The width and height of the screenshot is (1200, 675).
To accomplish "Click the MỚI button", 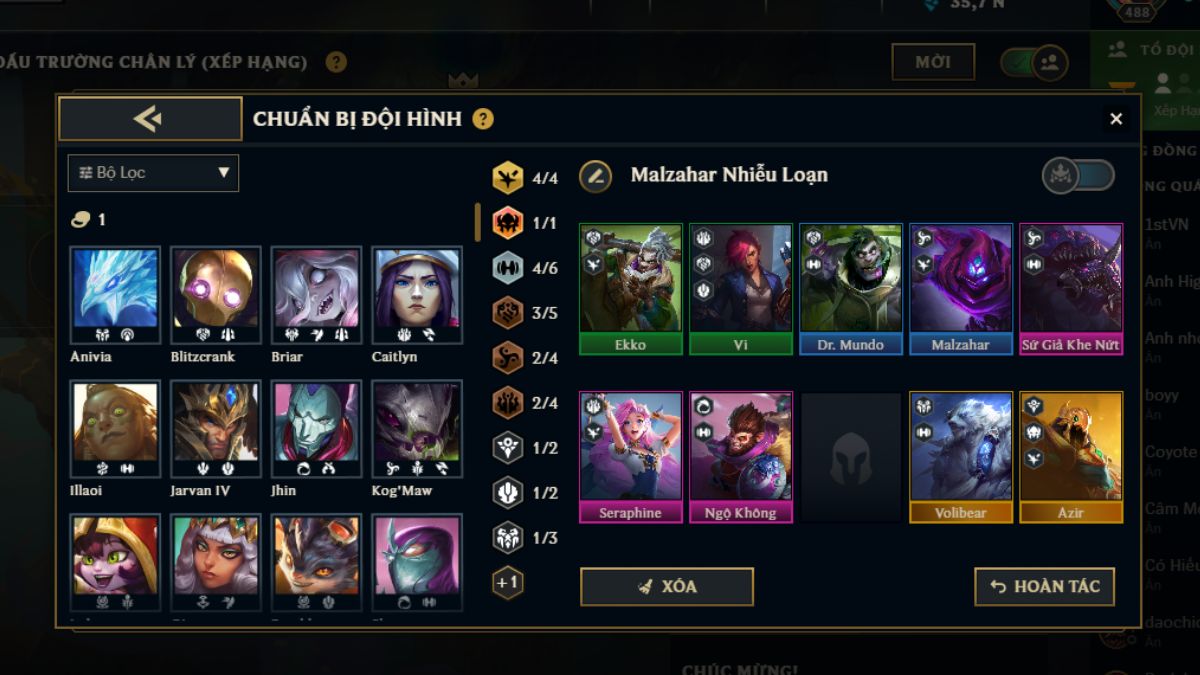I will [x=932, y=62].
